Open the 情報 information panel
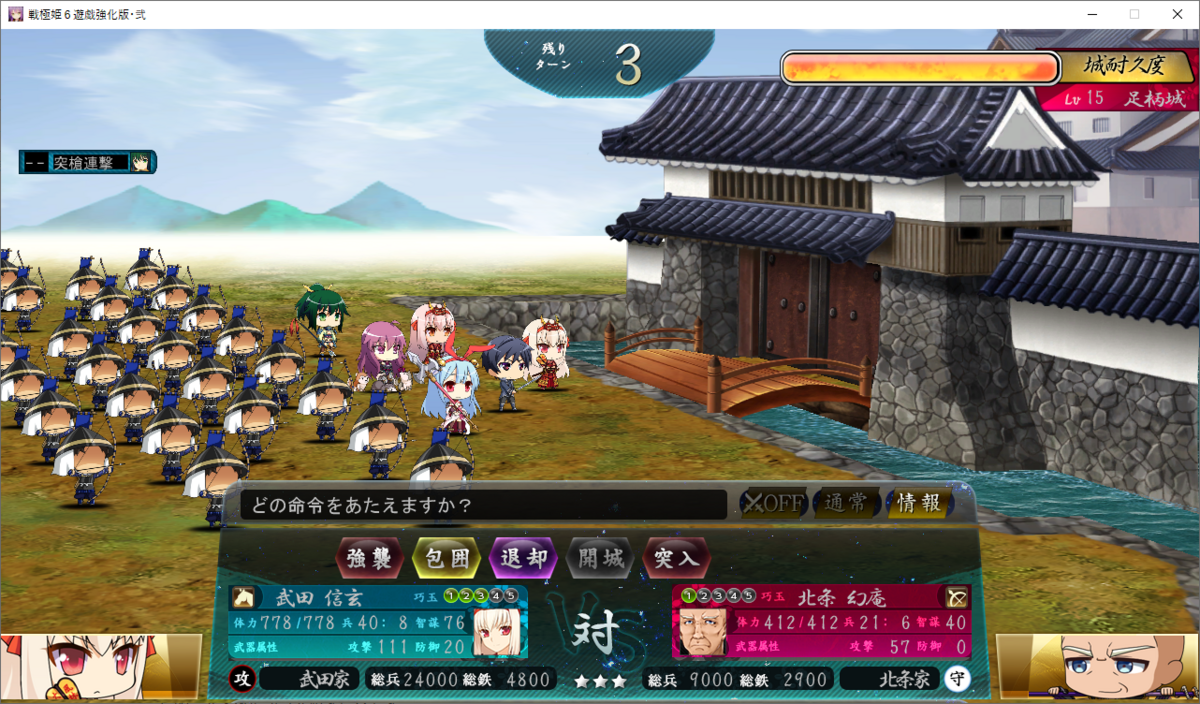The width and height of the screenshot is (1200, 704). click(x=919, y=503)
